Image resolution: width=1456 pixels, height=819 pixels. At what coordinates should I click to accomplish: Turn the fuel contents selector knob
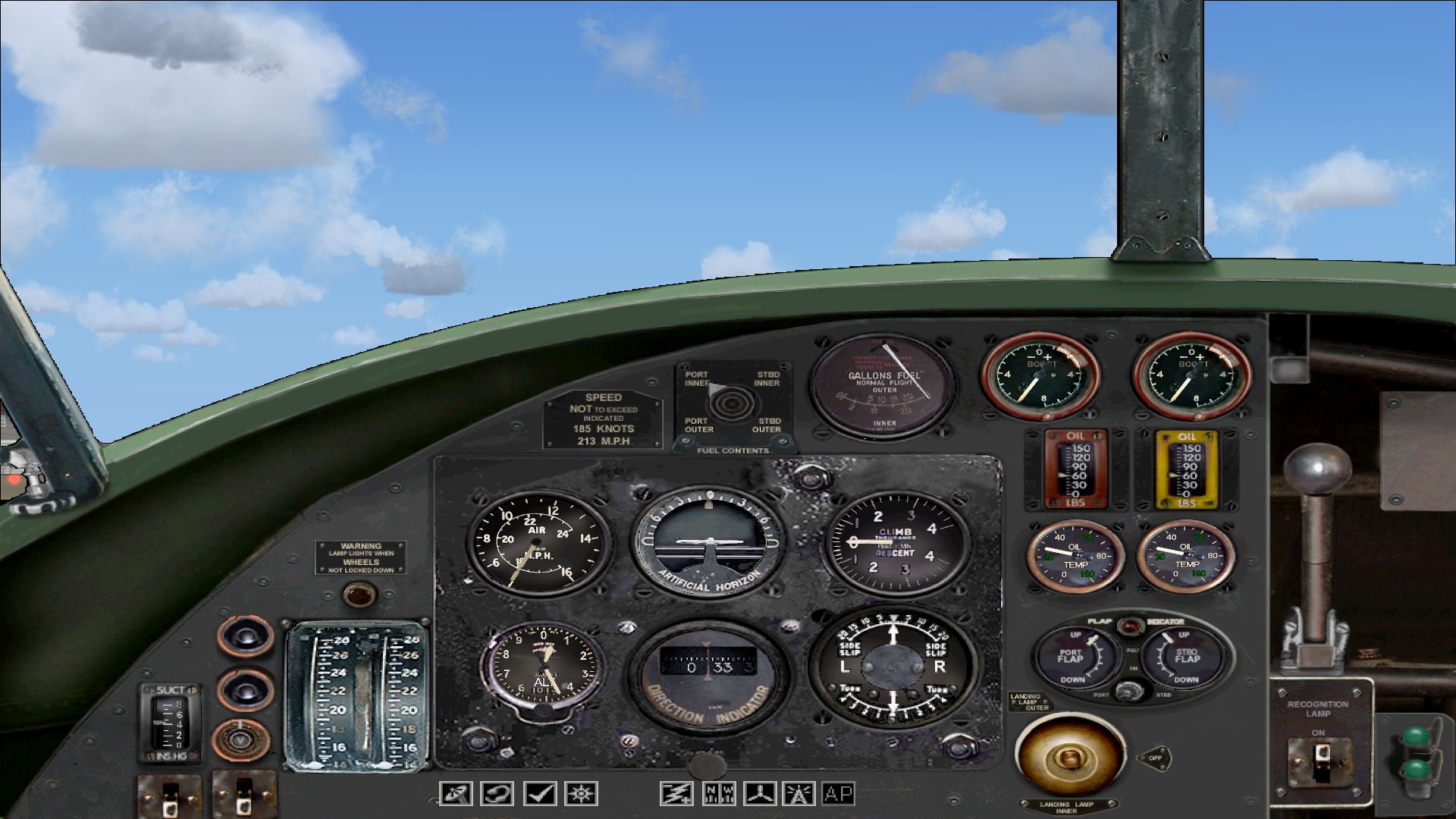pos(729,403)
